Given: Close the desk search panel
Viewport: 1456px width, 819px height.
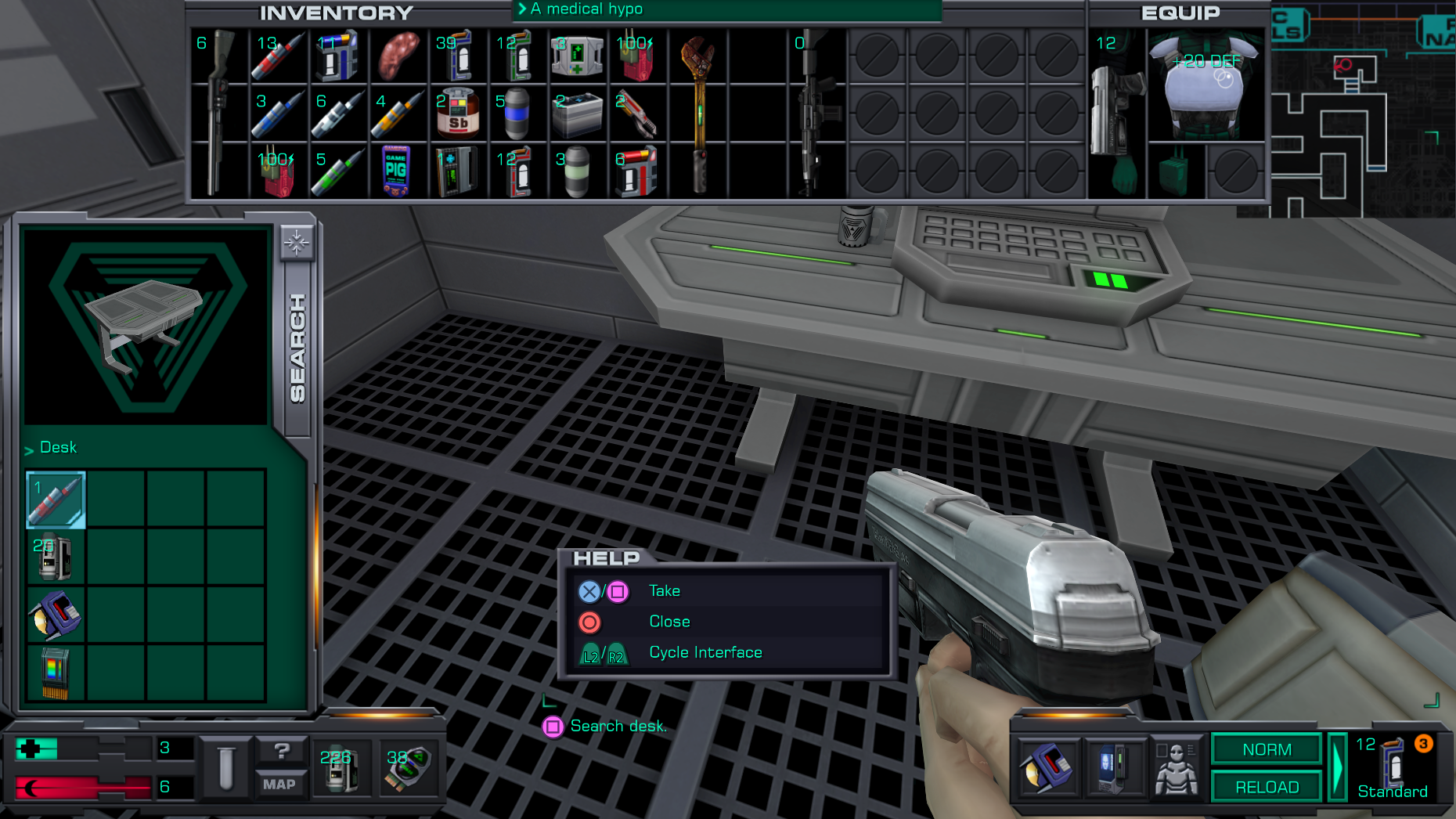Looking at the screenshot, I should pos(297,242).
